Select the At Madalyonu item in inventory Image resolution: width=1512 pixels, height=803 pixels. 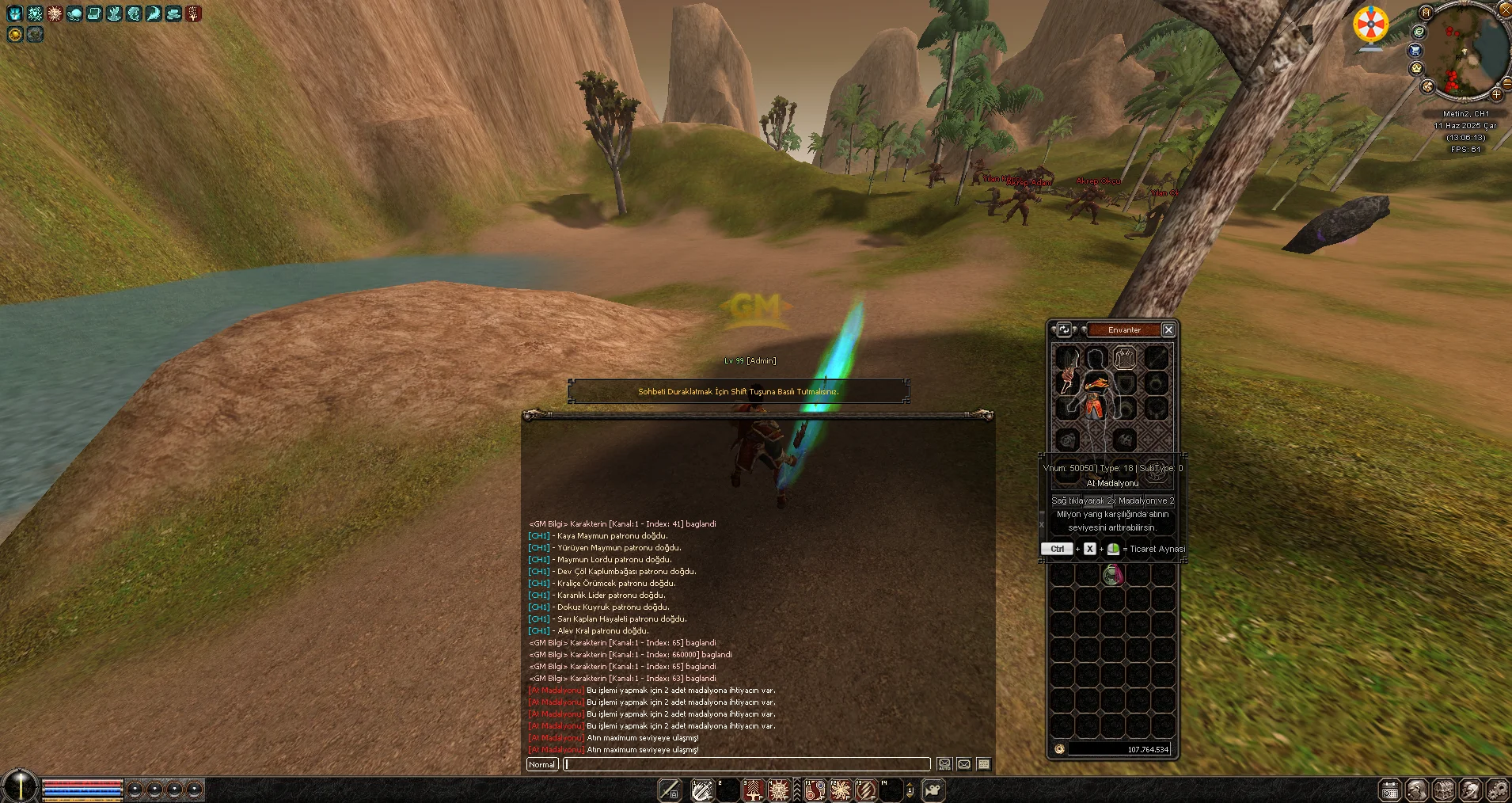tap(1113, 575)
